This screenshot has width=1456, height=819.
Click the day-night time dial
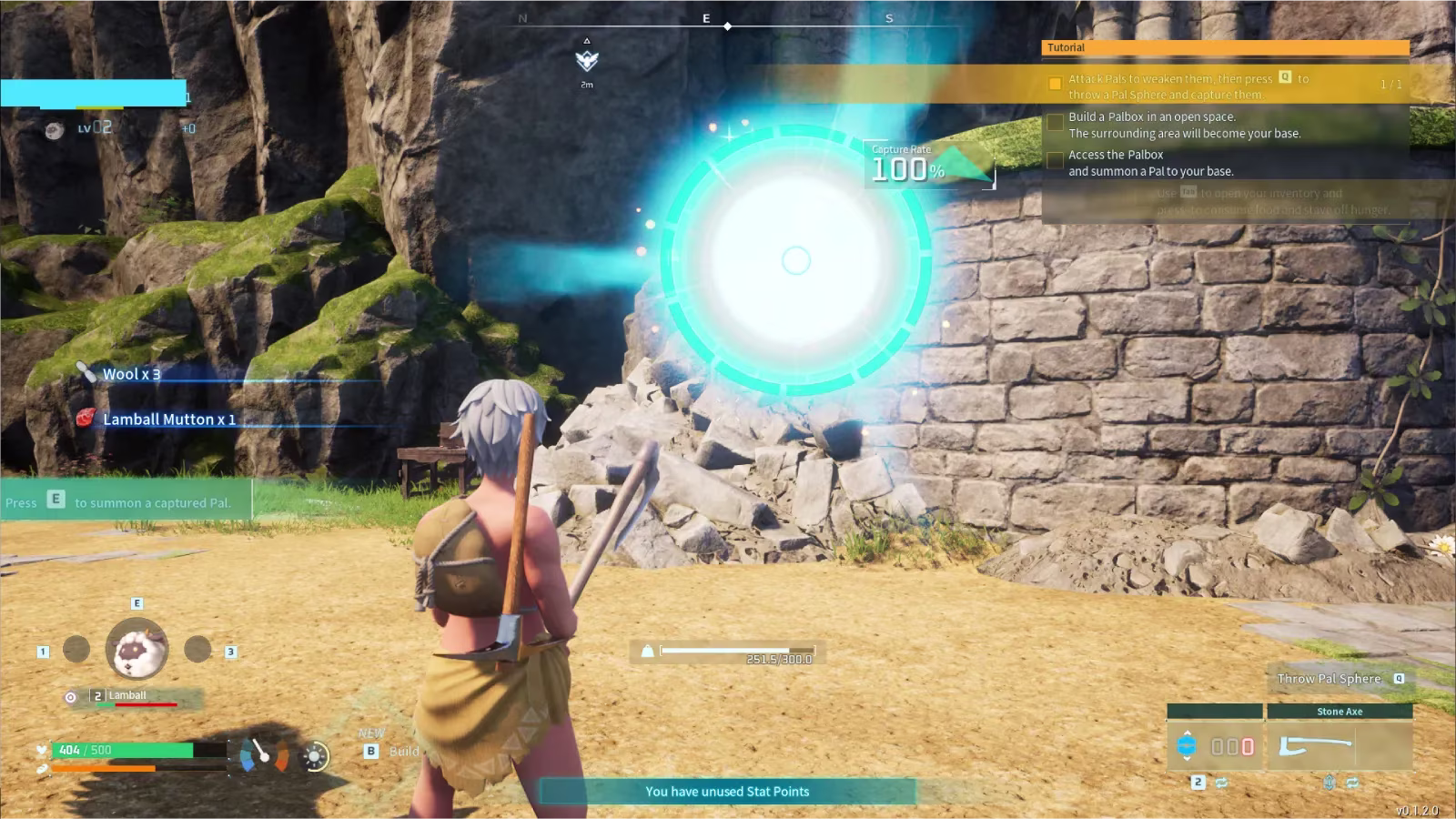pyautogui.click(x=316, y=756)
